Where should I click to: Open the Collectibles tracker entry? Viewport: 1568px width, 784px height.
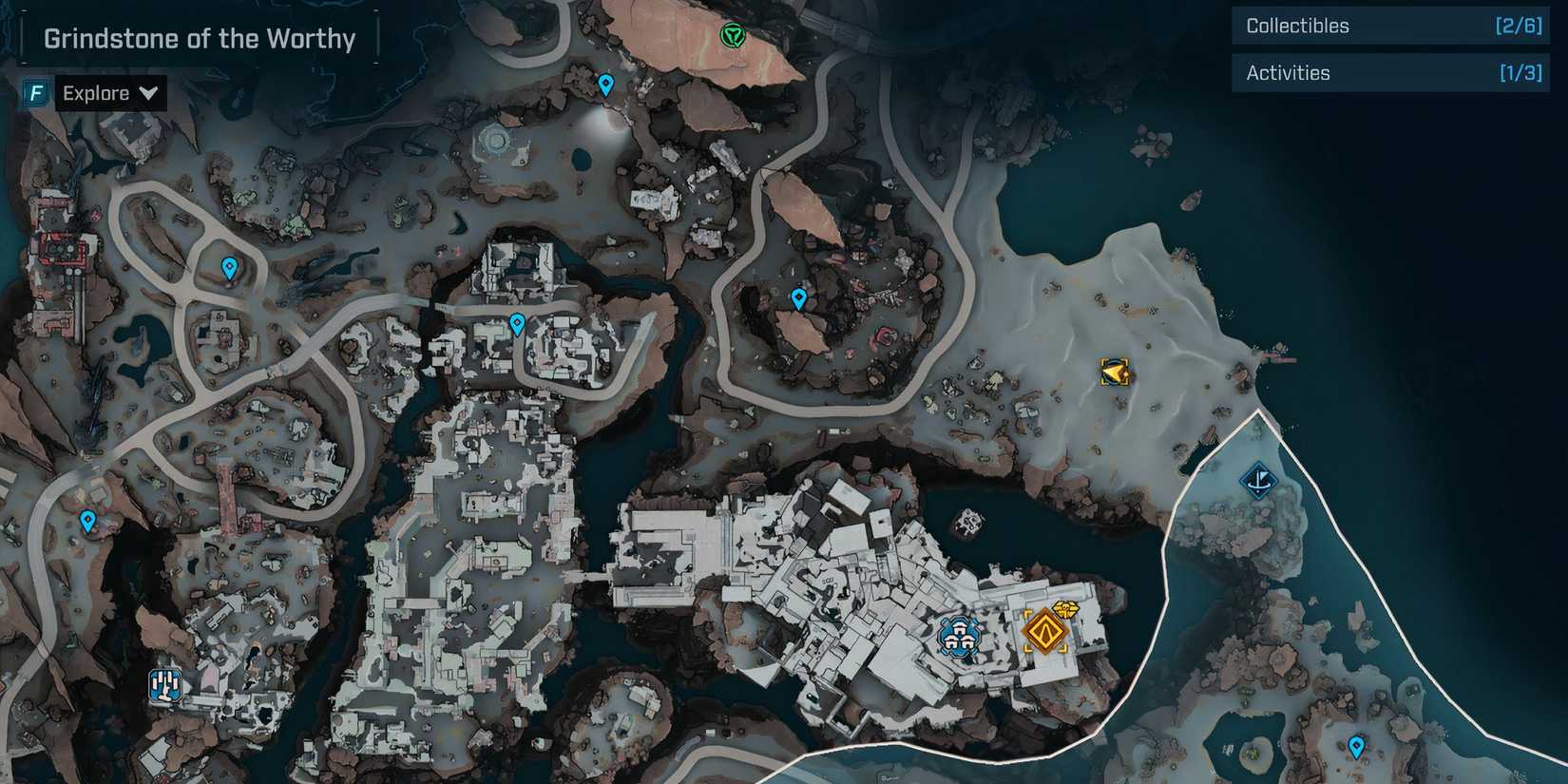pos(1389,26)
